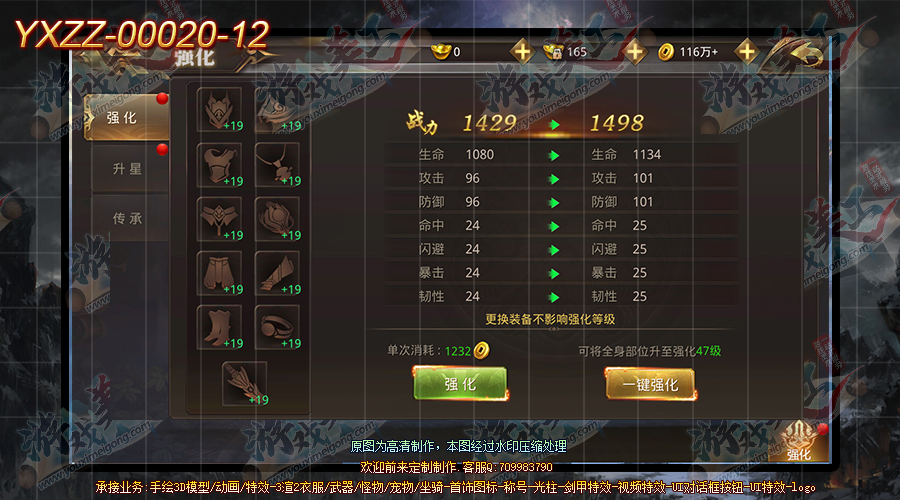
Task: Select the 传承 tab
Action: tap(127, 218)
